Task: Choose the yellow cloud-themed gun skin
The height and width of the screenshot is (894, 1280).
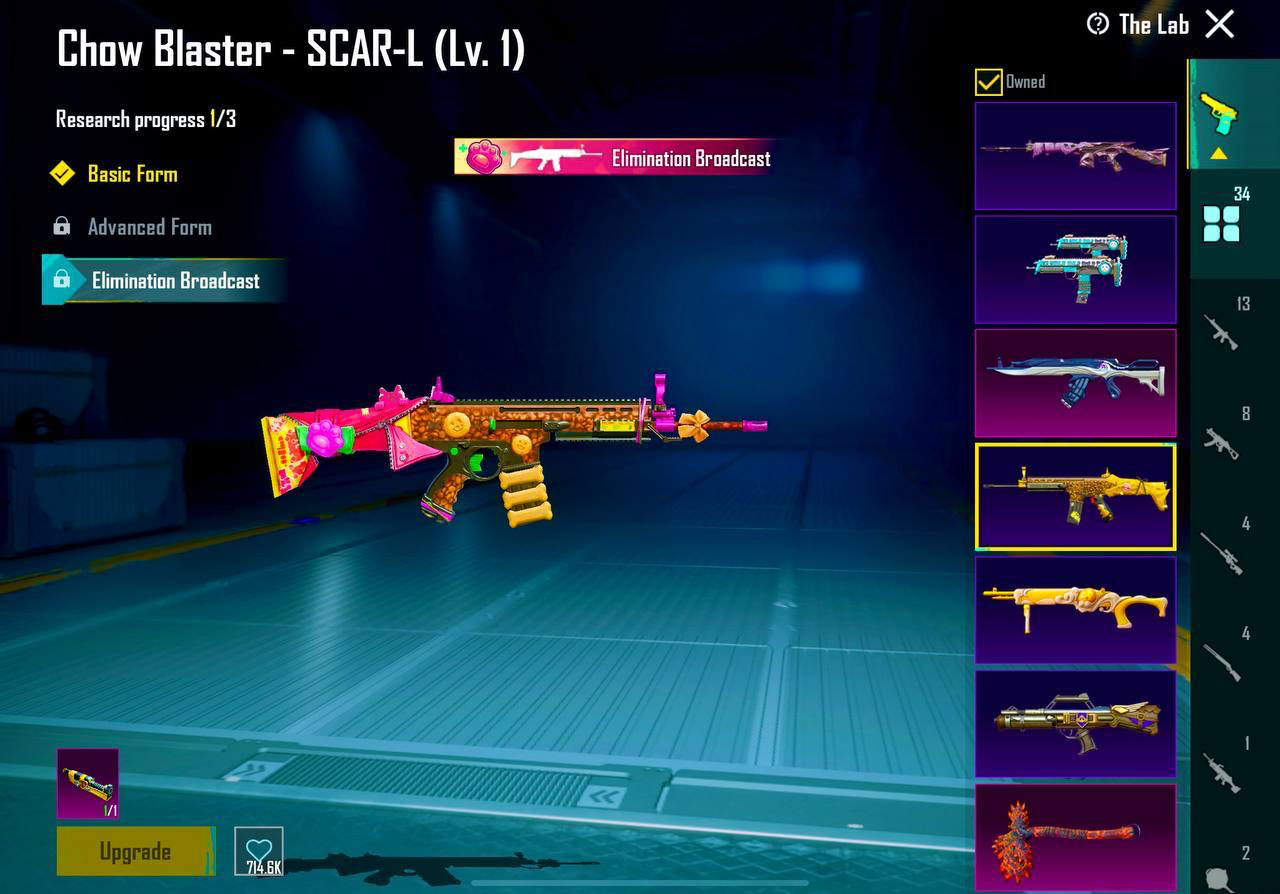Action: click(x=1075, y=610)
